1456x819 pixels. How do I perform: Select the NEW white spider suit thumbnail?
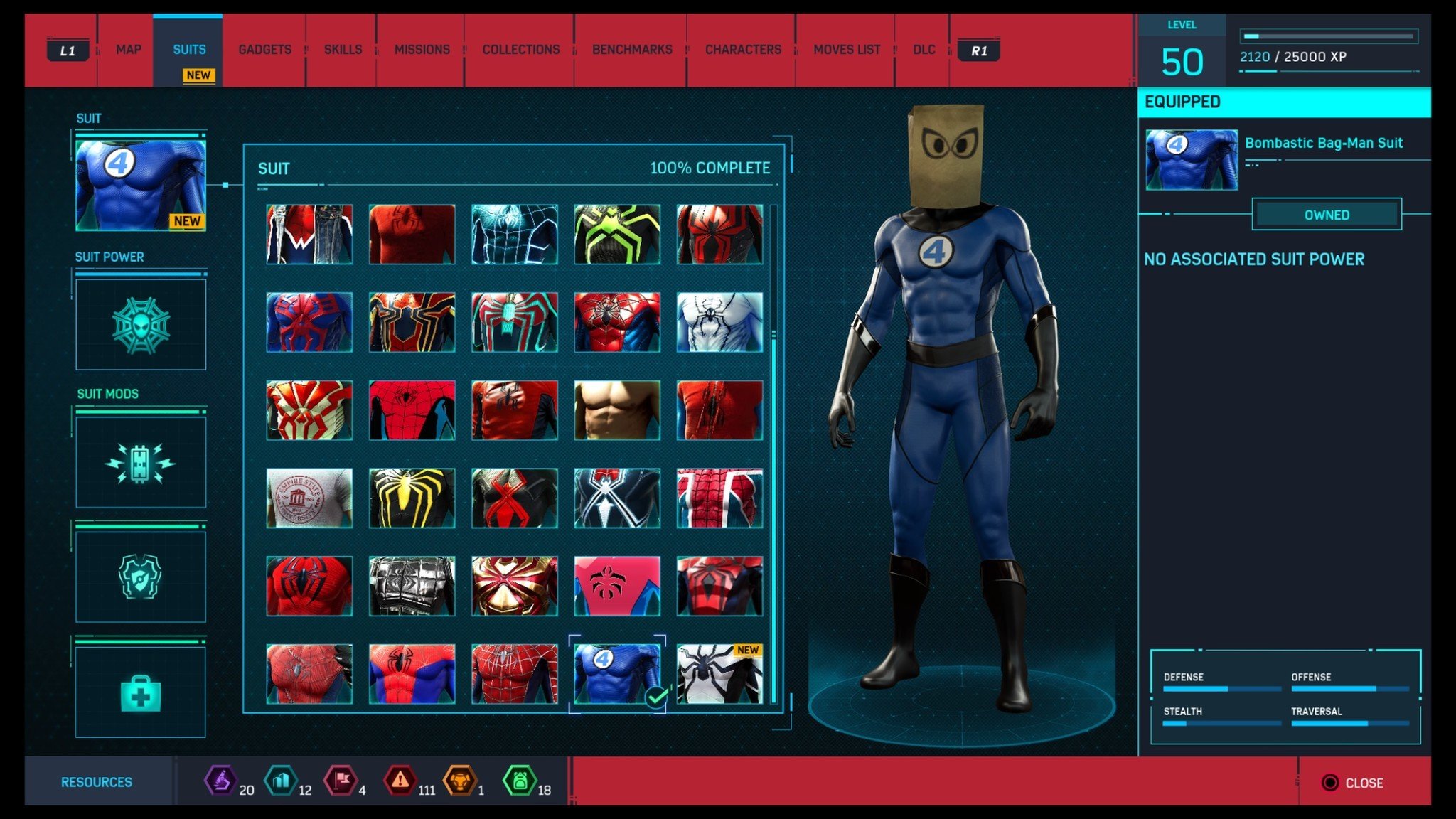click(x=719, y=674)
